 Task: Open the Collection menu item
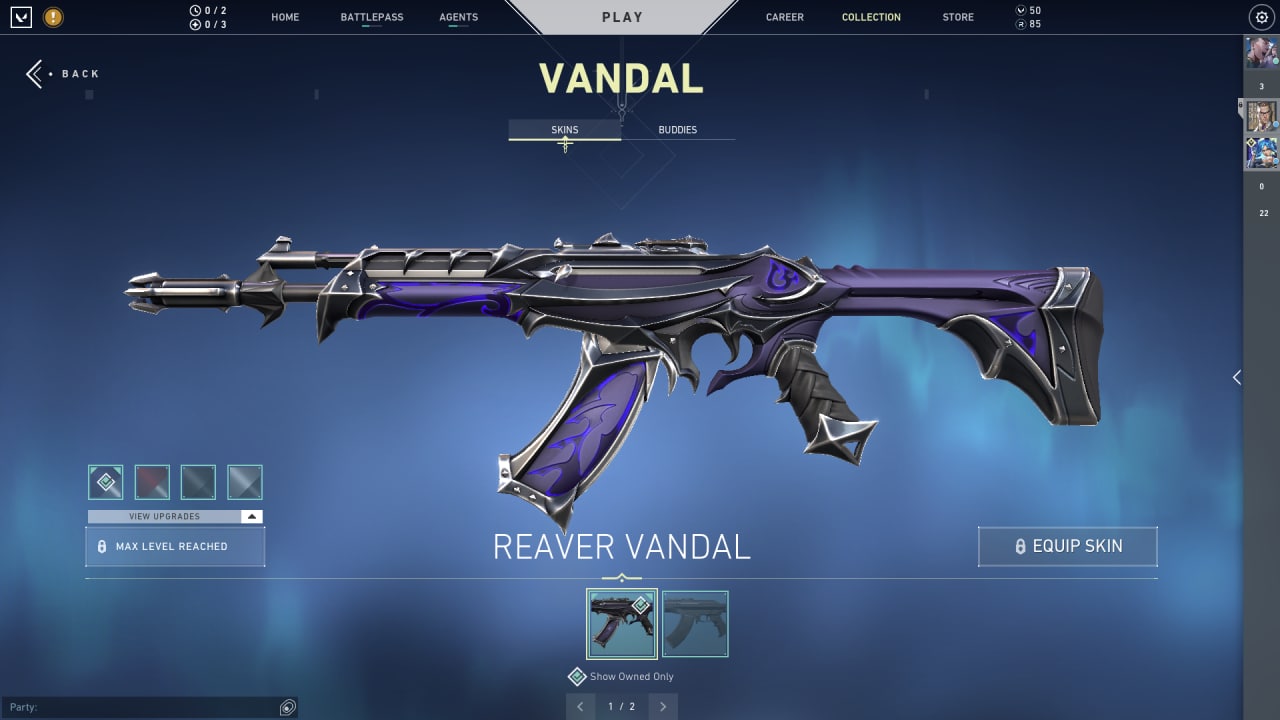coord(871,17)
